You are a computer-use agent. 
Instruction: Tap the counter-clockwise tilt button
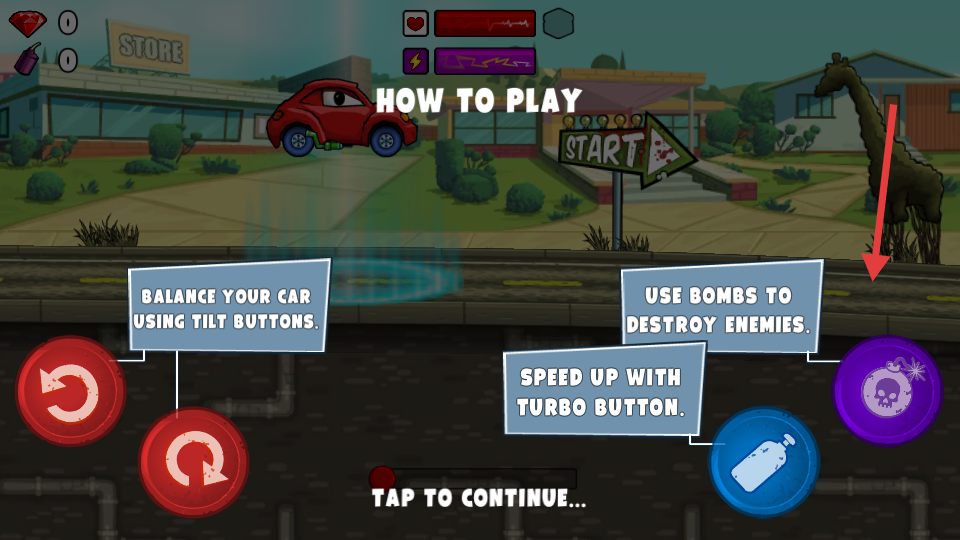70,391
